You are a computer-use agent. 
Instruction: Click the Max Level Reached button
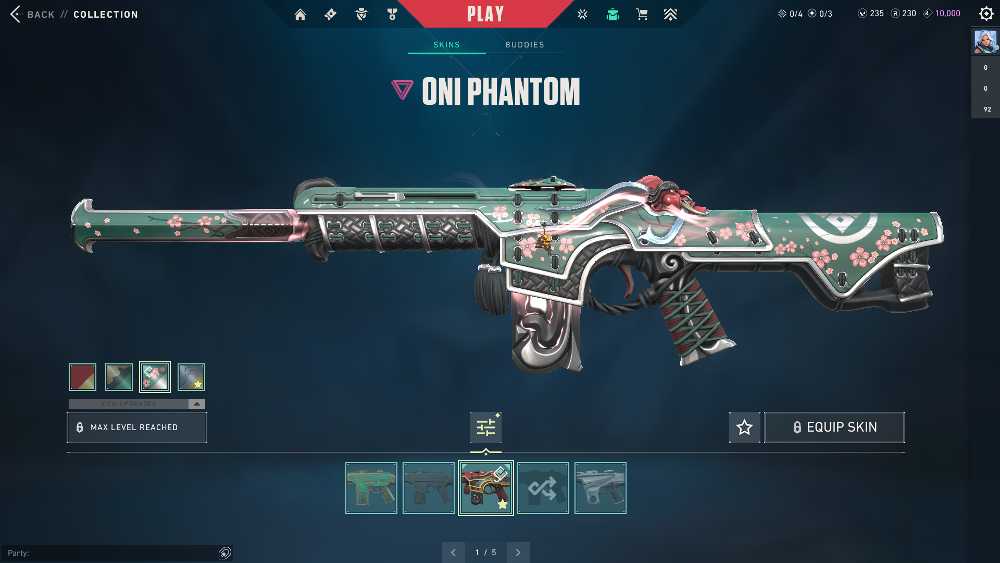tap(137, 427)
